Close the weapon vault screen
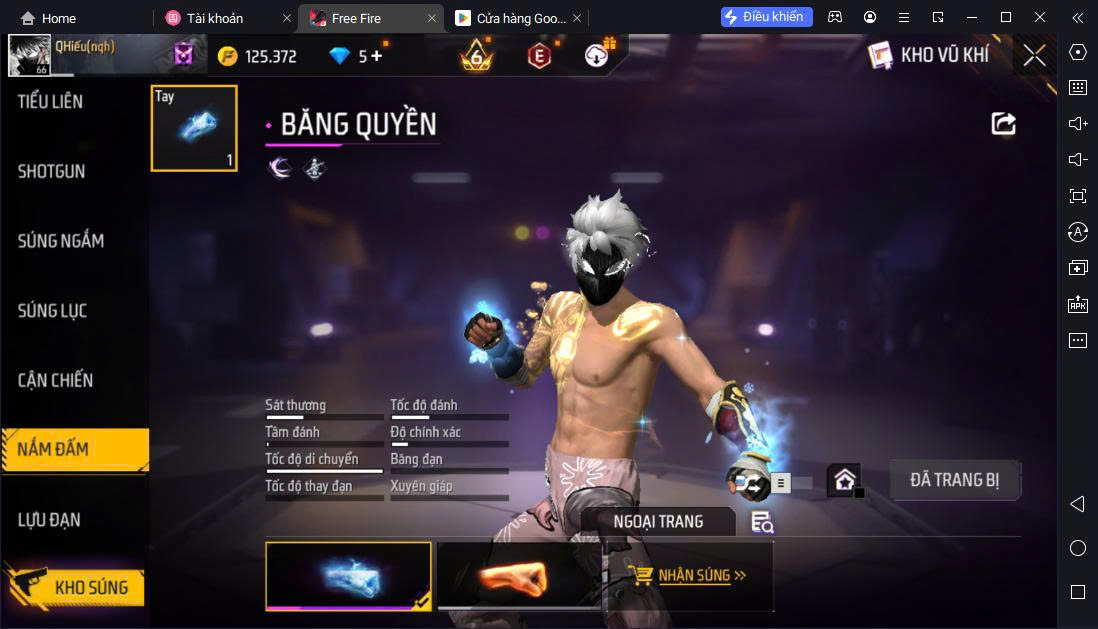Screen dimensions: 1098x629 [x=1034, y=56]
